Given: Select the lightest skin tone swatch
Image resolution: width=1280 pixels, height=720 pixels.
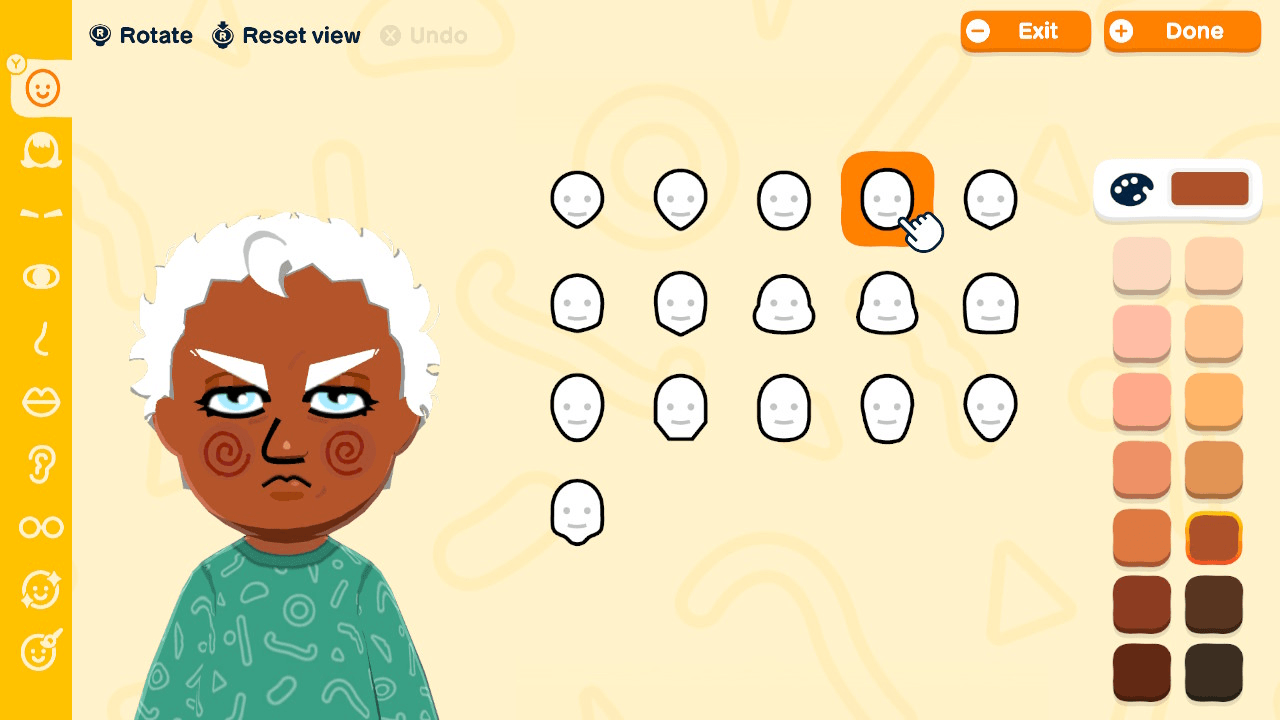Looking at the screenshot, I should (x=1141, y=266).
